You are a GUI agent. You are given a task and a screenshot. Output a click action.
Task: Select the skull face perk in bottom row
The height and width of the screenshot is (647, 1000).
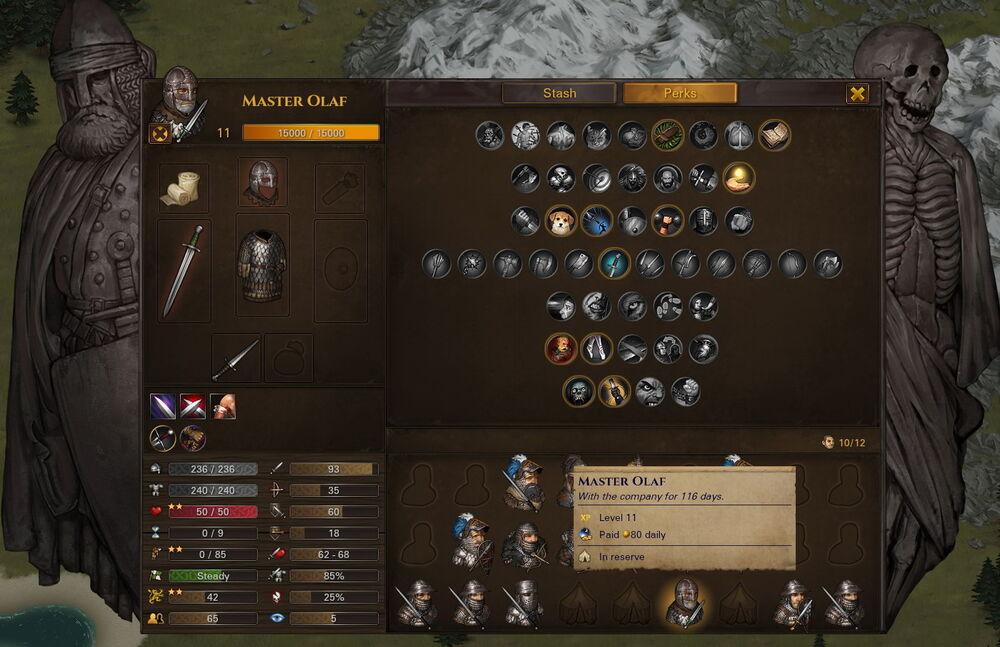[x=579, y=391]
